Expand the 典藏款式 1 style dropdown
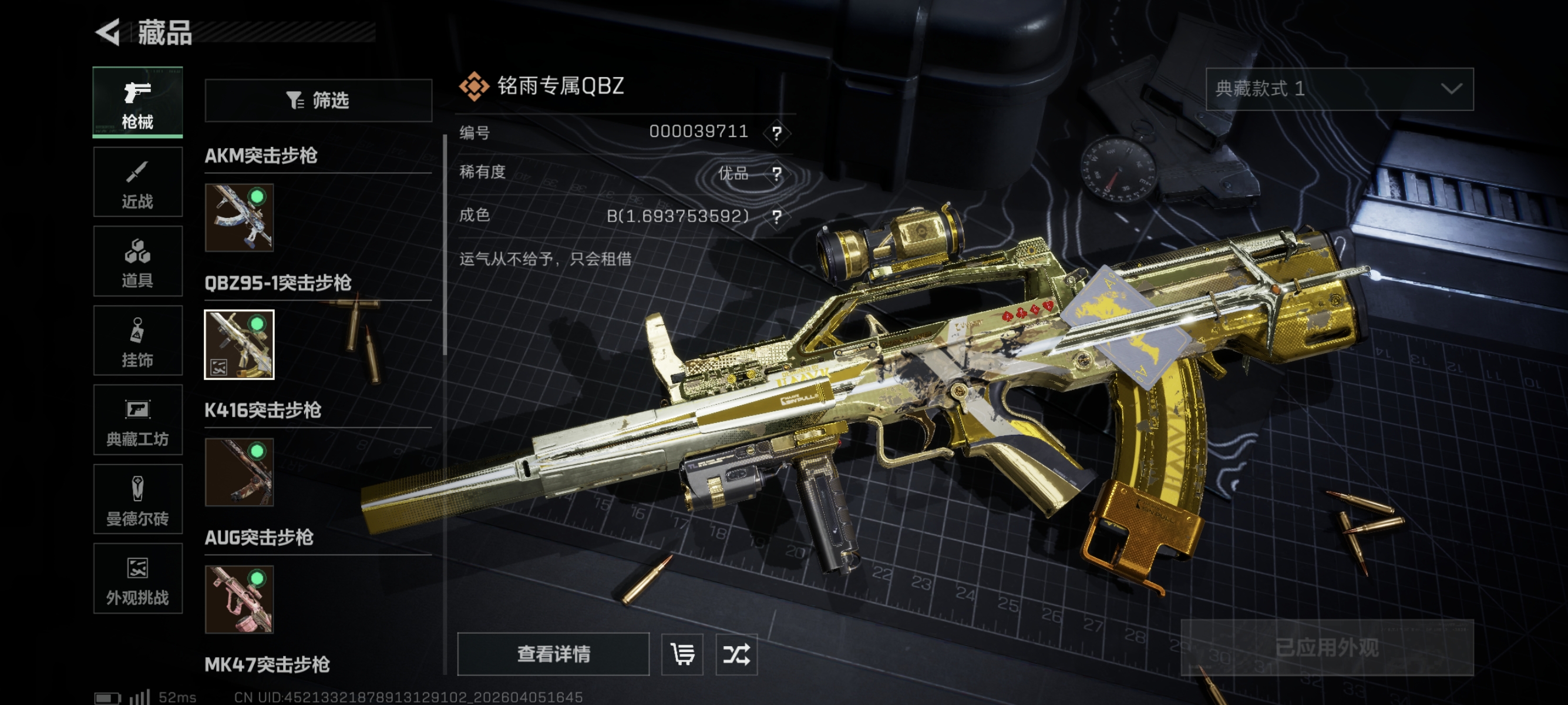The height and width of the screenshot is (705, 1568). [x=1339, y=89]
